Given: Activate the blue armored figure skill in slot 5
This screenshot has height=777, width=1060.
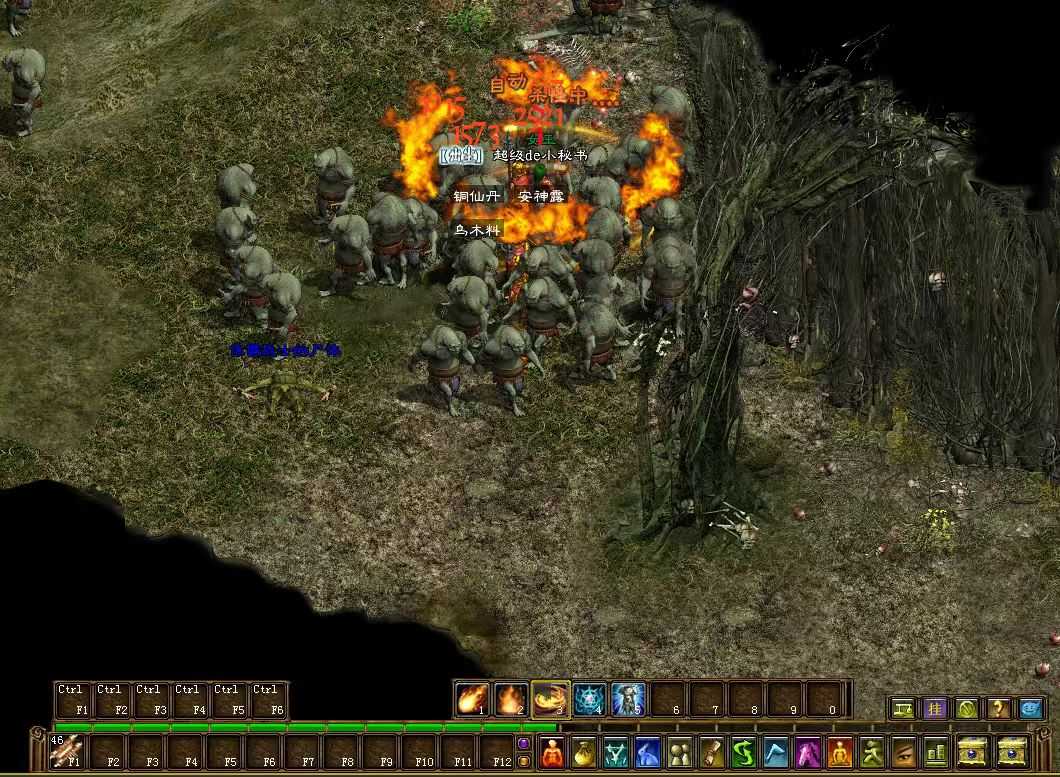Looking at the screenshot, I should [628, 699].
